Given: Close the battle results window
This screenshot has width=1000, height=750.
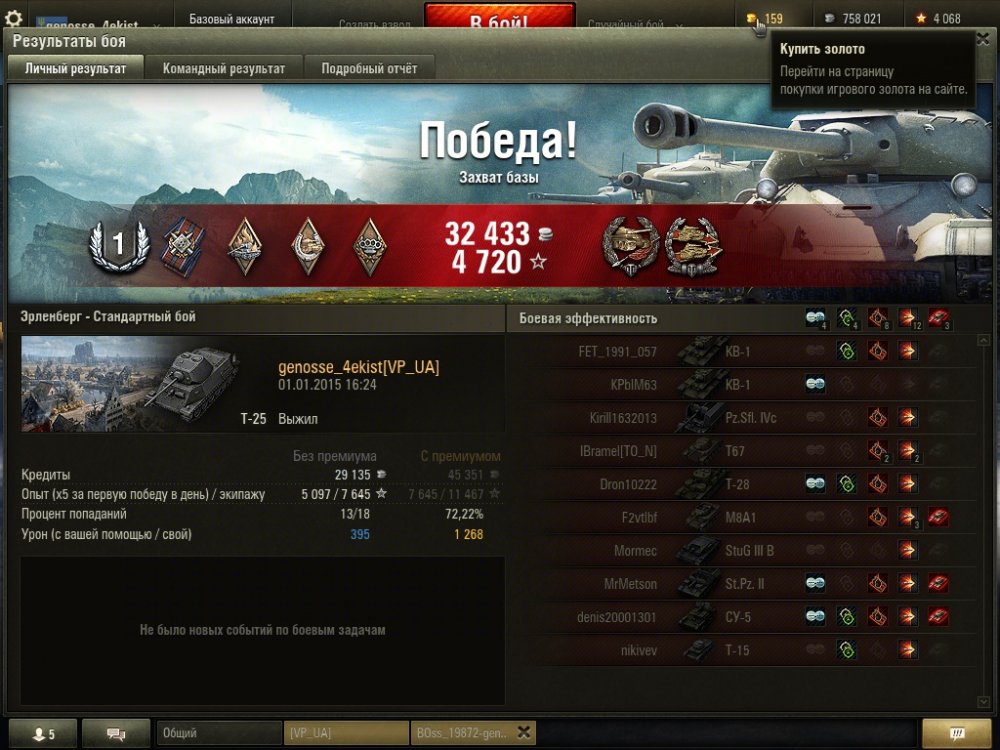Looking at the screenshot, I should [x=981, y=41].
